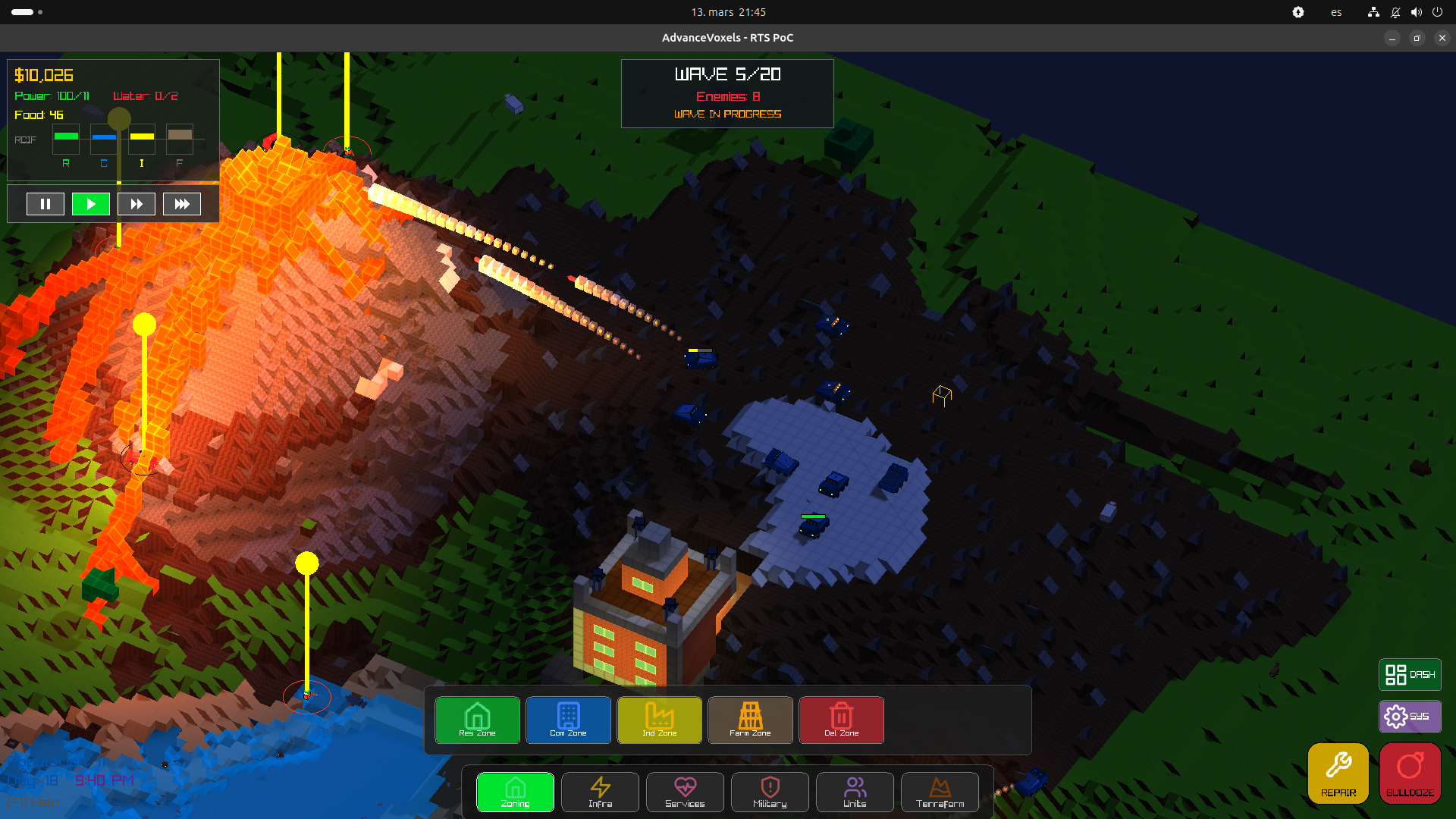
Task: Activate the triple-speed fast forward
Action: click(182, 204)
